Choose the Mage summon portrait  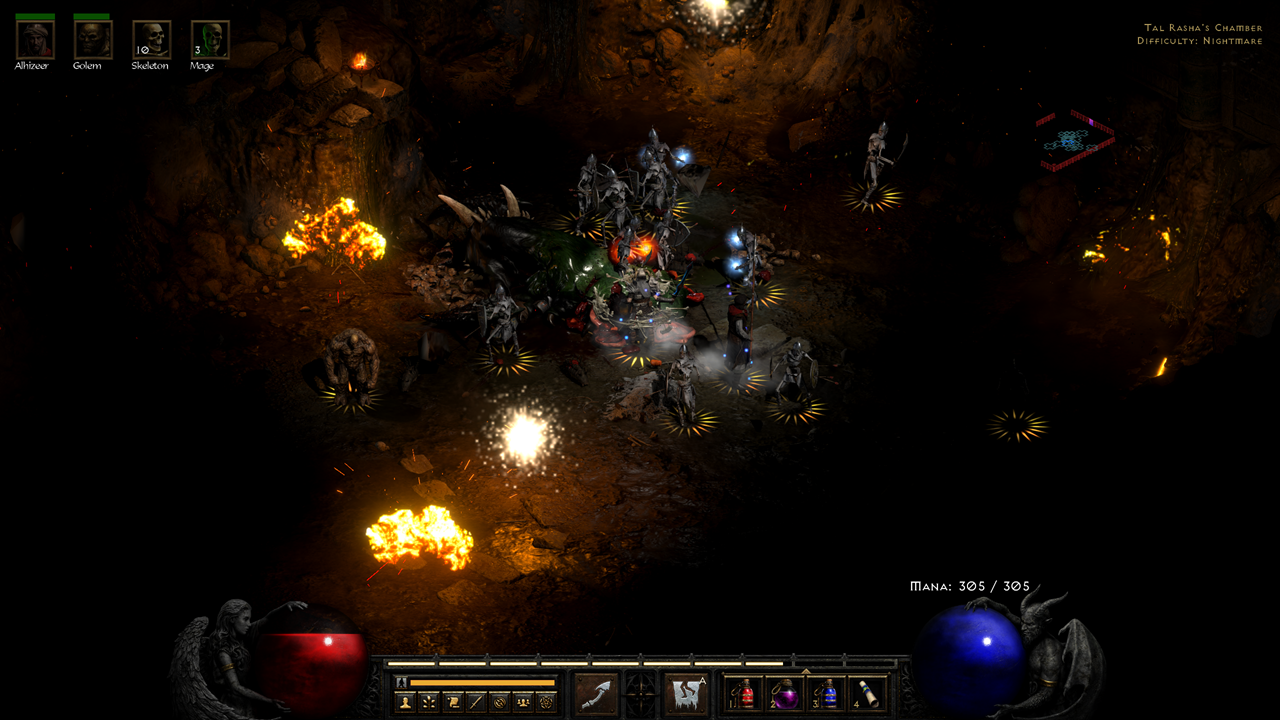pos(210,40)
